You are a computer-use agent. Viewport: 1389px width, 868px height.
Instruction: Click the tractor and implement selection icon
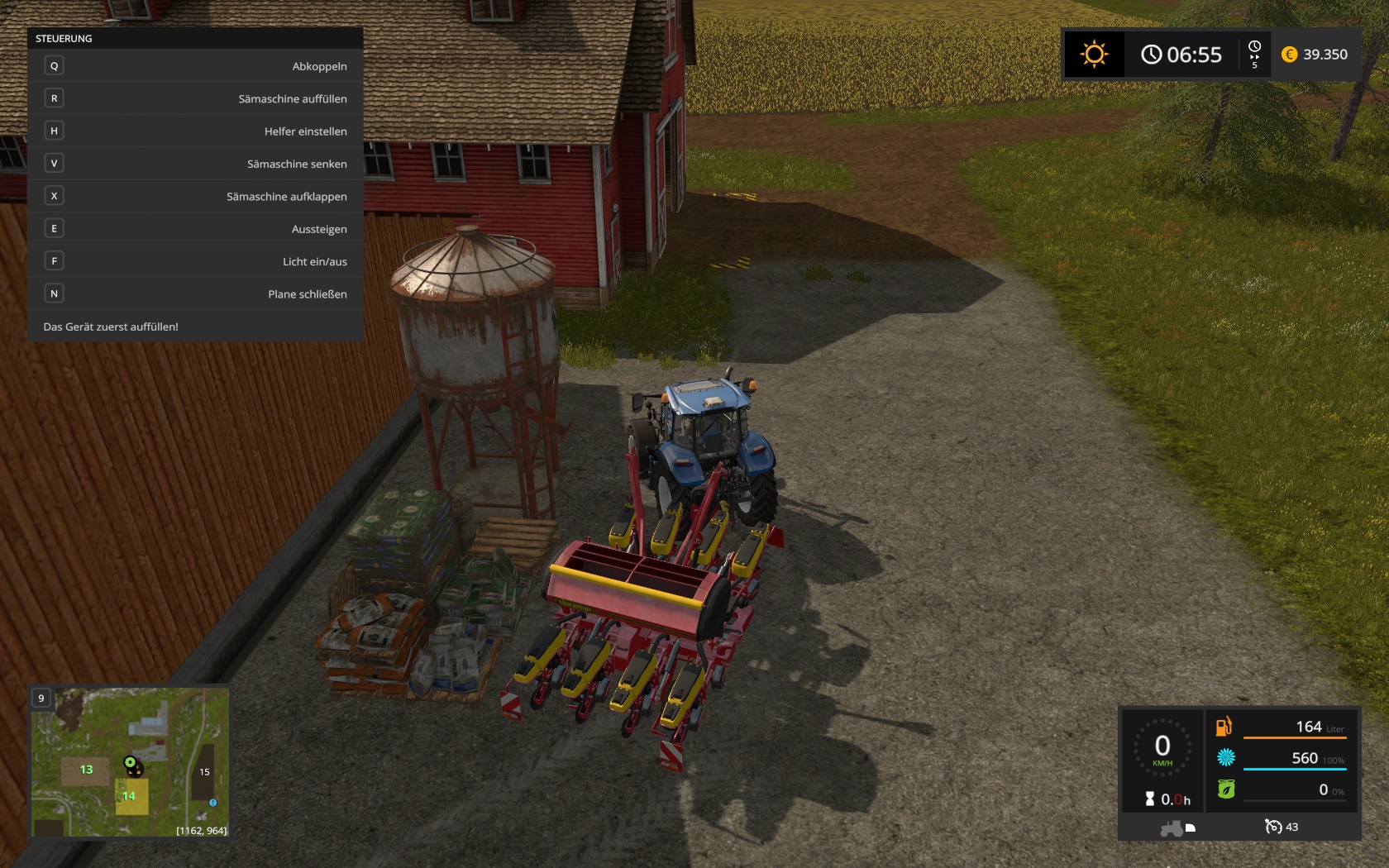coord(1177,827)
